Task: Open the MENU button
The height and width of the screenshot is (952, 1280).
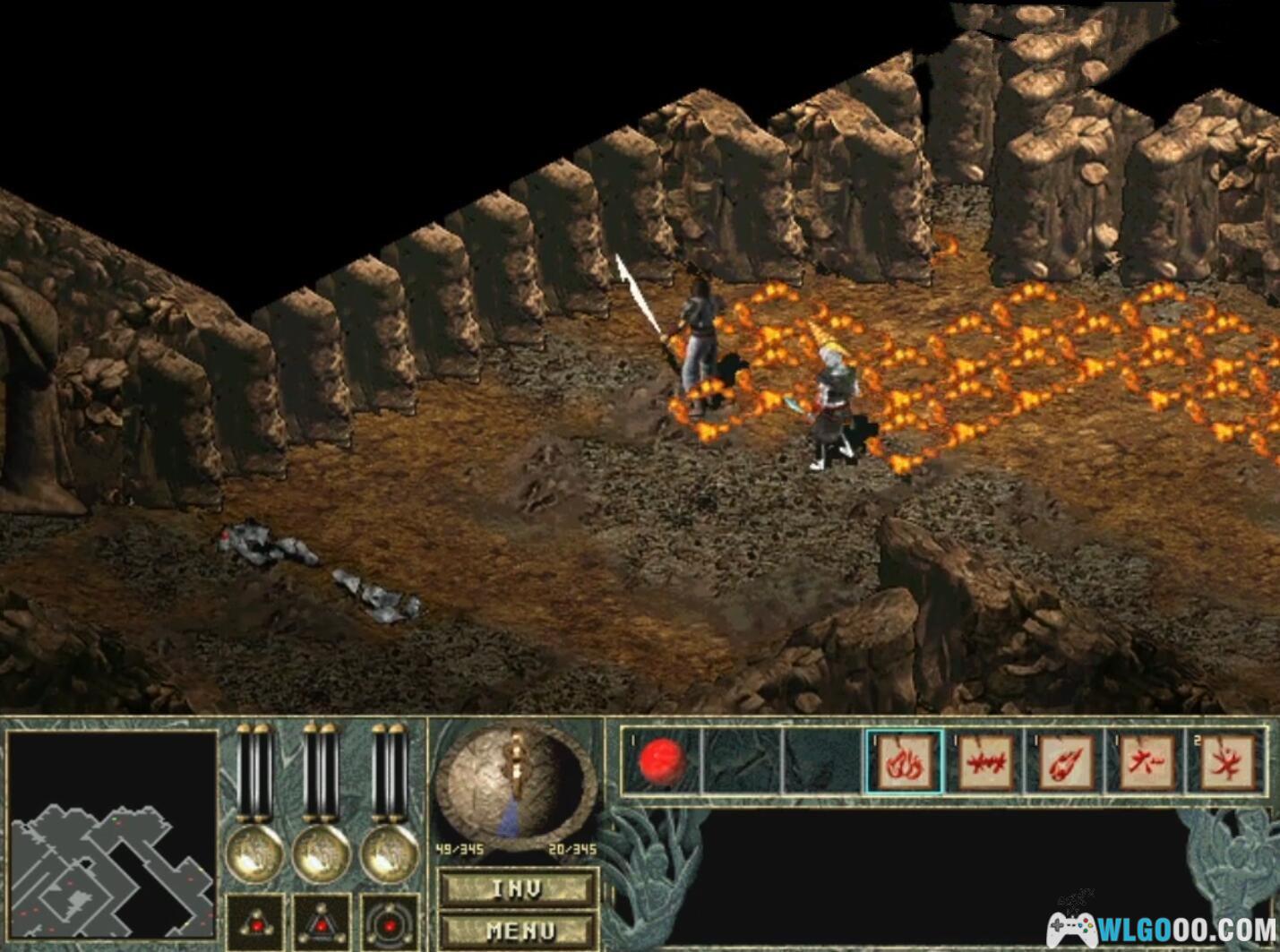Action: [517, 931]
